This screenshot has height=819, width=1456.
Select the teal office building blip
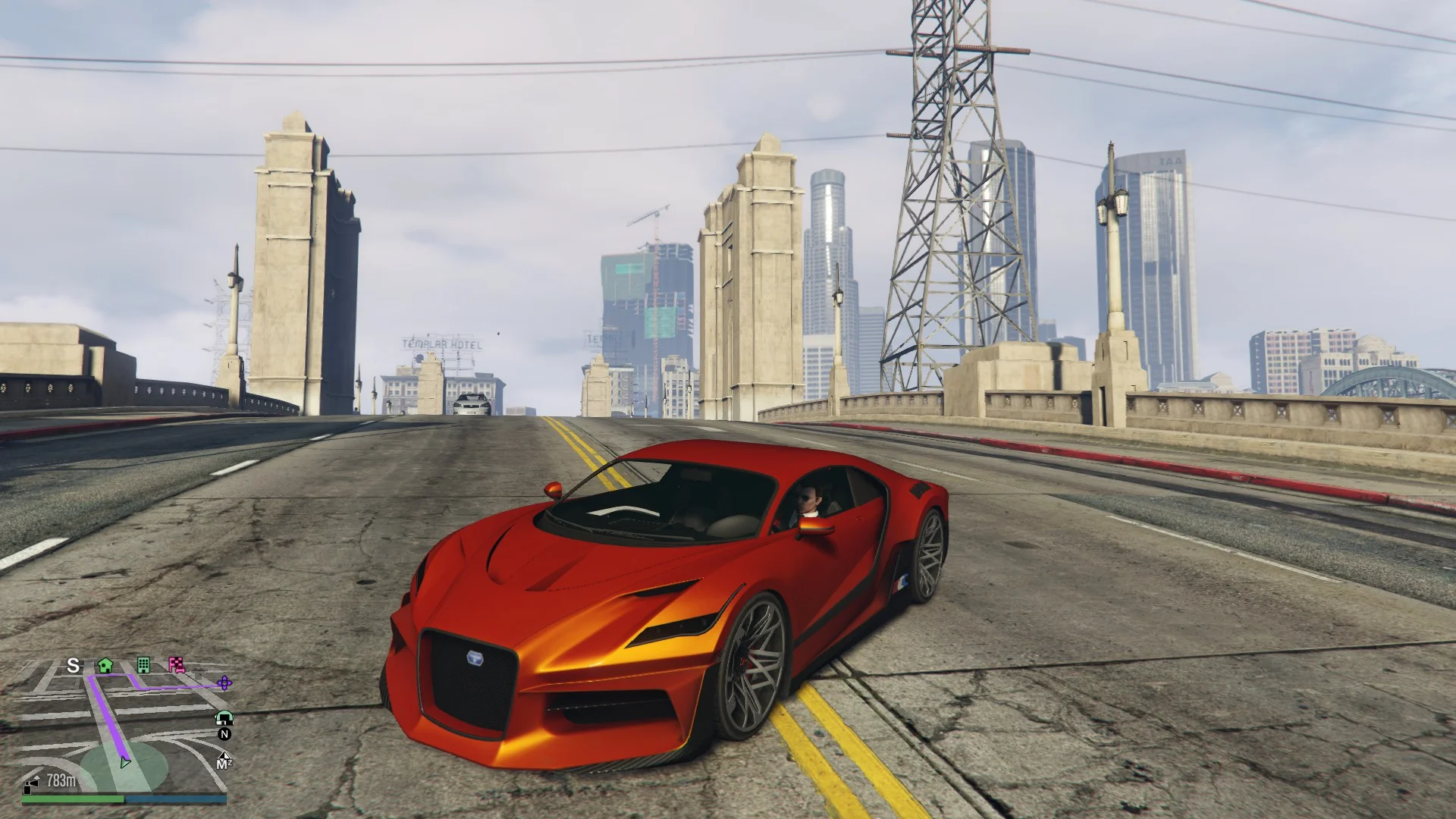143,665
